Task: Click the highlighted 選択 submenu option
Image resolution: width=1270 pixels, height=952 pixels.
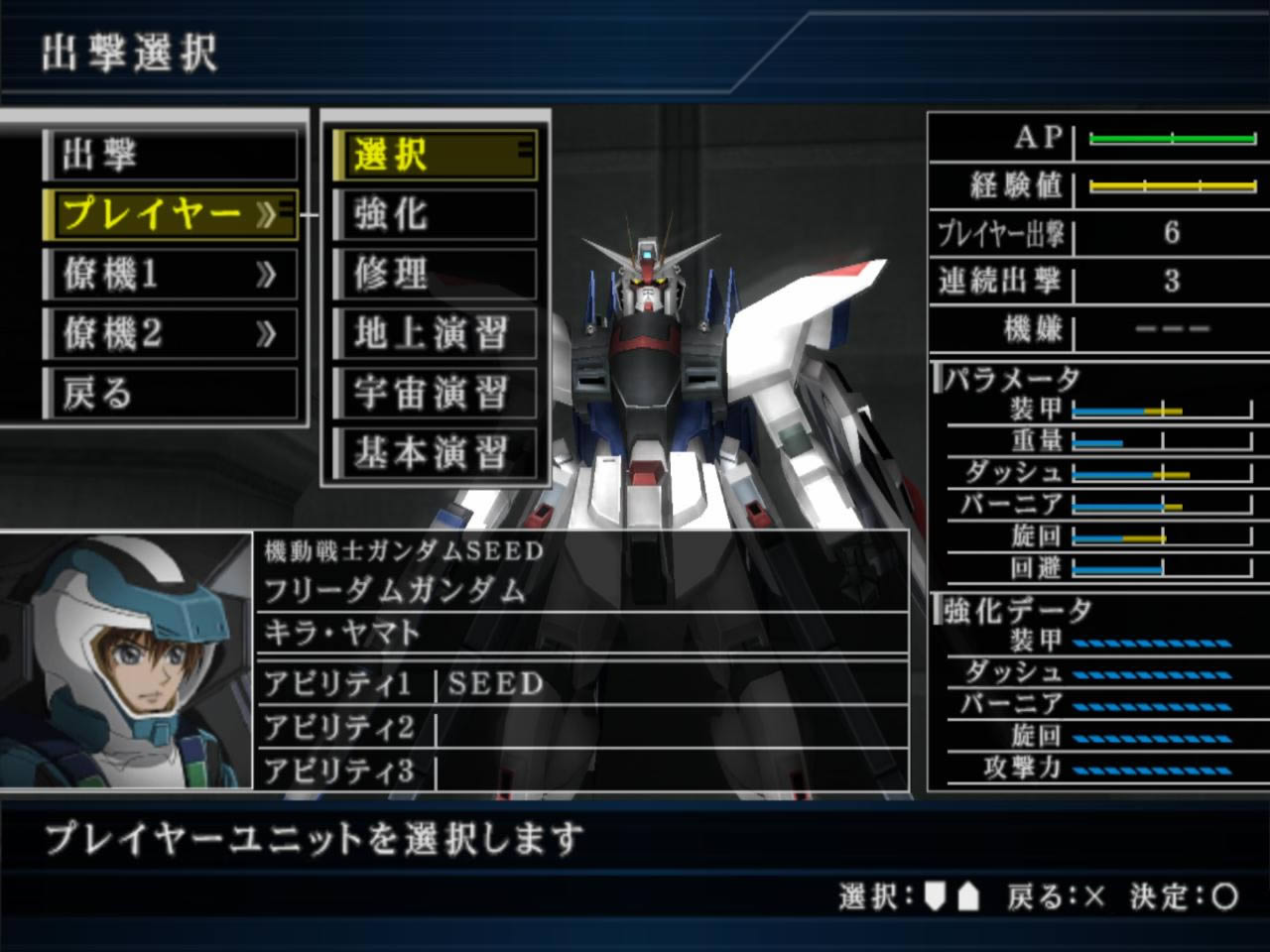Action: (434, 156)
